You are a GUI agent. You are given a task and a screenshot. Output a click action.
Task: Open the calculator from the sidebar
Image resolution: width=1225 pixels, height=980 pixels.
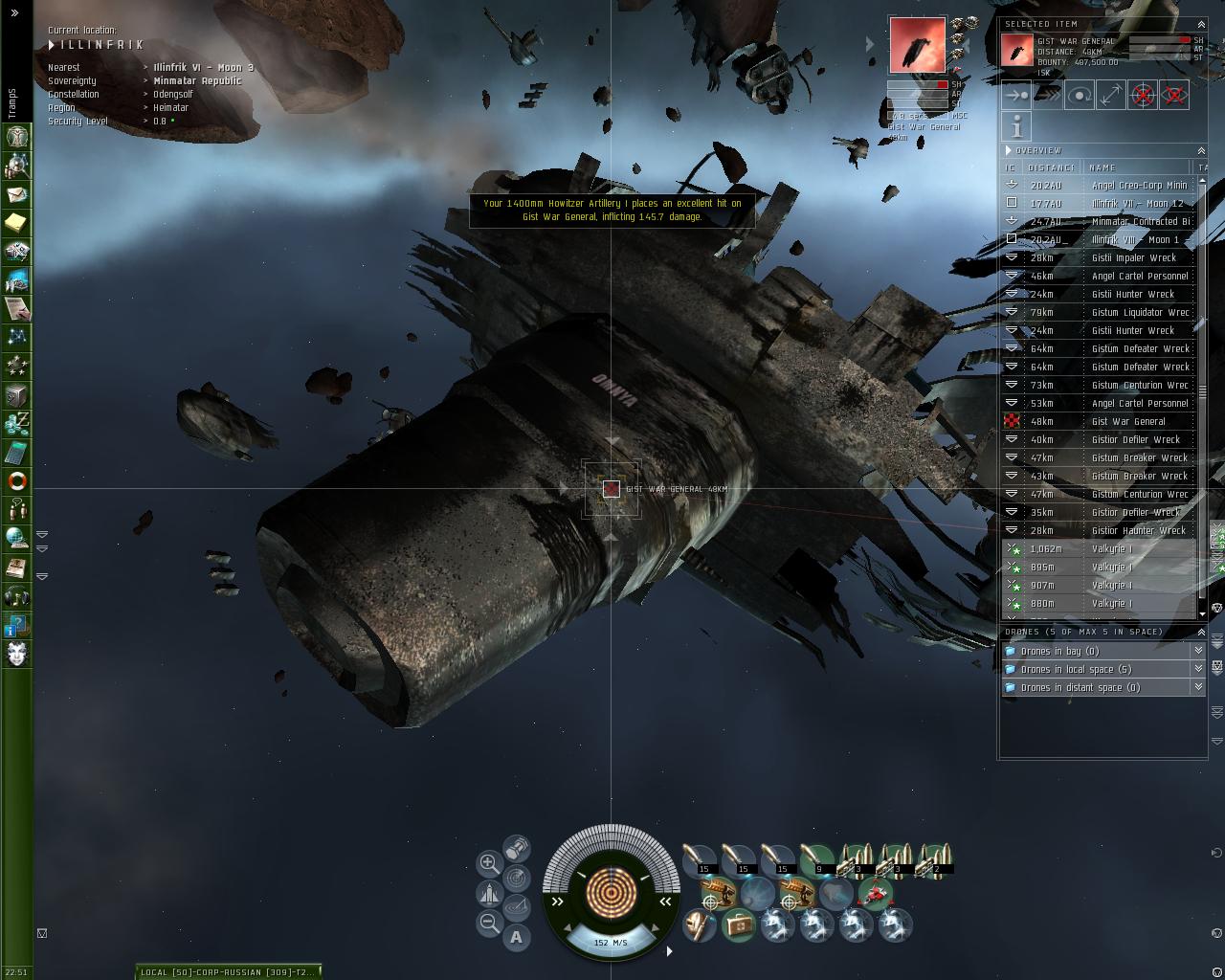click(17, 452)
